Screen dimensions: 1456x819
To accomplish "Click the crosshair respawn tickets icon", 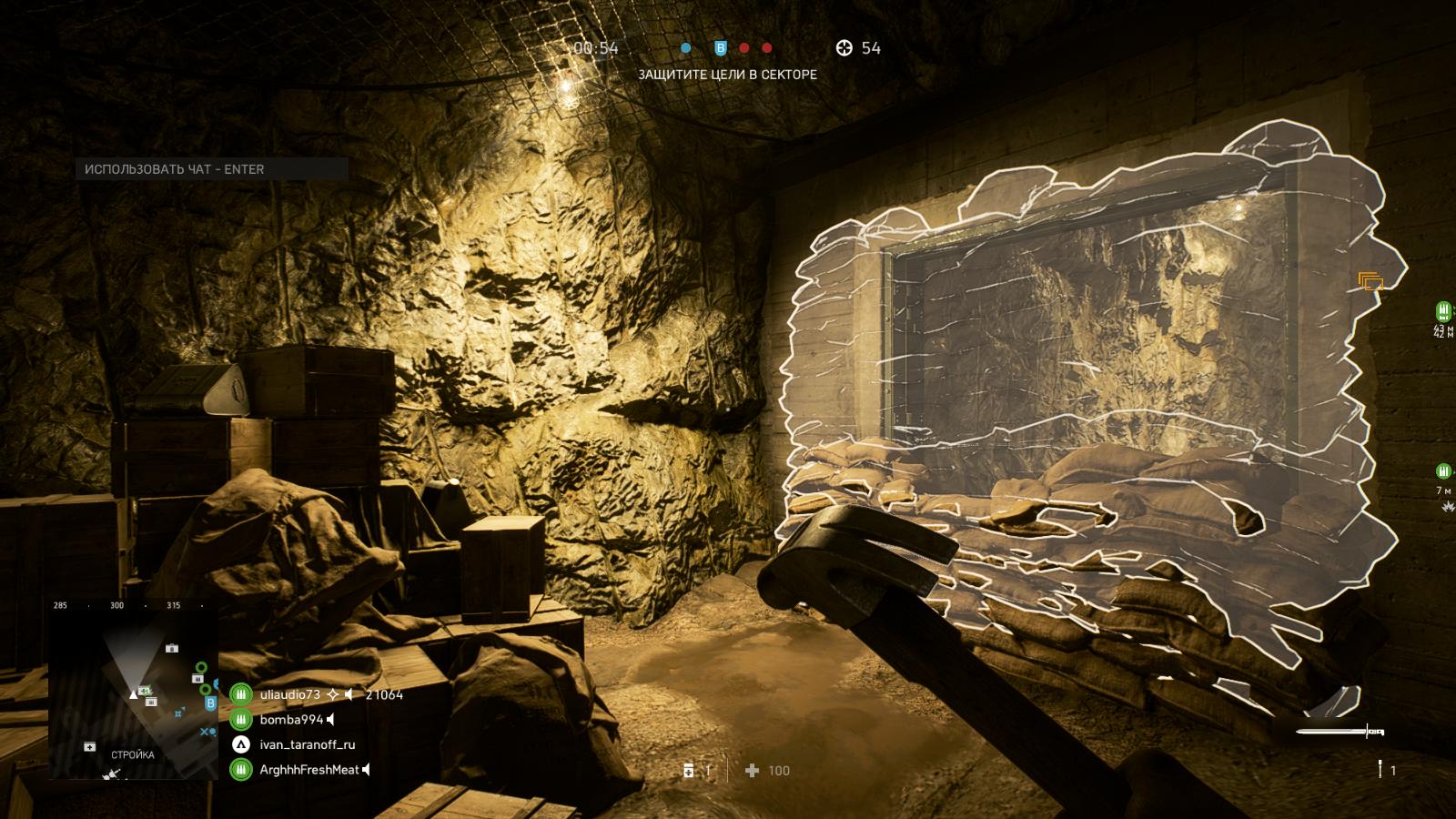I will click(x=844, y=48).
